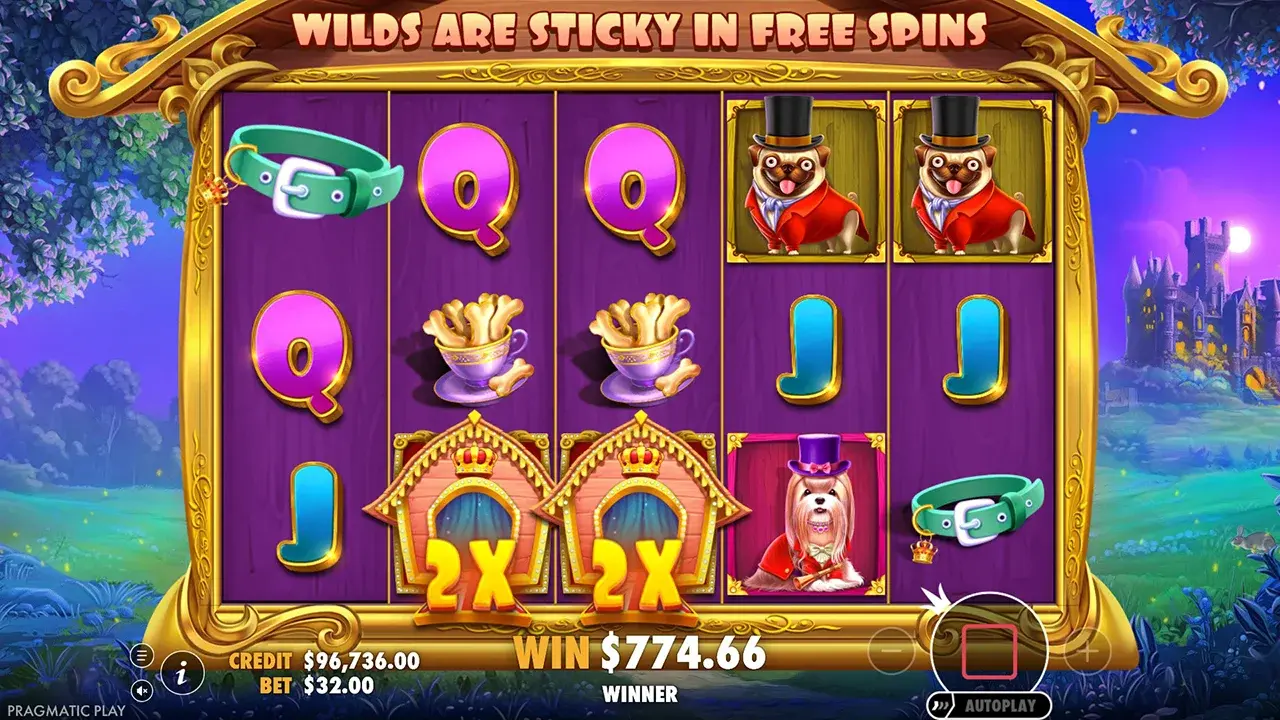
Task: Activate quick spin via the chevron arrows icon
Action: click(x=940, y=703)
